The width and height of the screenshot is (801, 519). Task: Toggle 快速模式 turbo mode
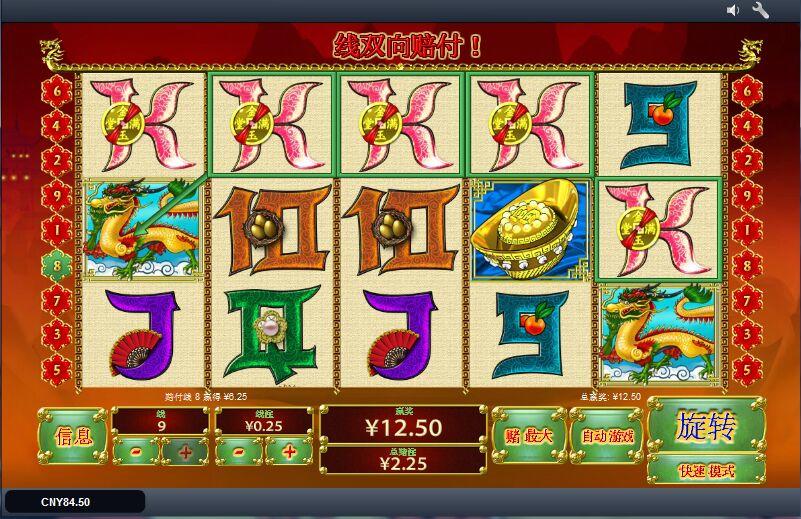click(706, 470)
